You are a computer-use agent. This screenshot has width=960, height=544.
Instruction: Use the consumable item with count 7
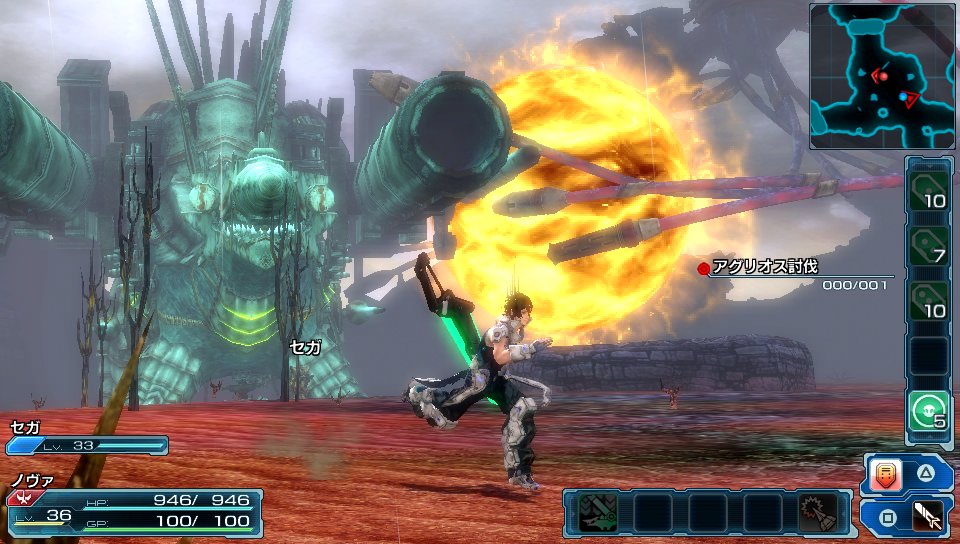929,244
